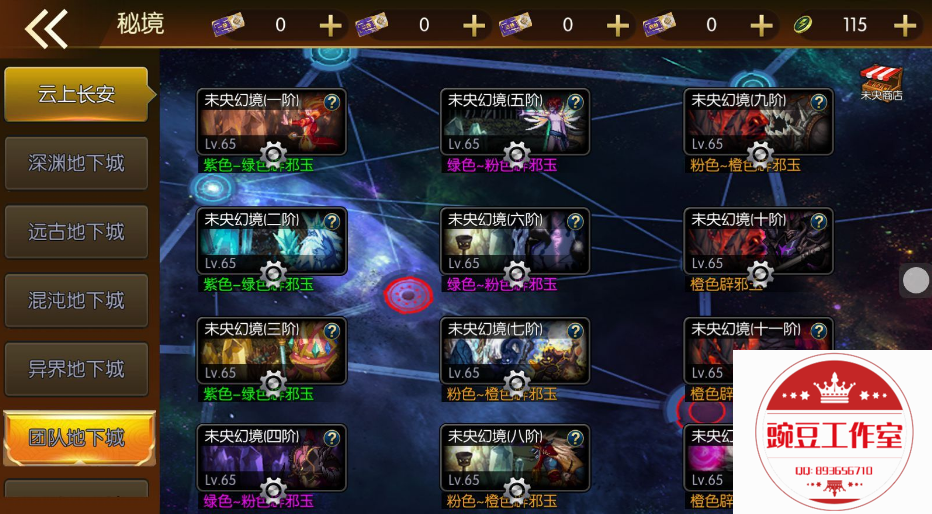Switch to the 深渊地下城 tab

click(x=76, y=163)
